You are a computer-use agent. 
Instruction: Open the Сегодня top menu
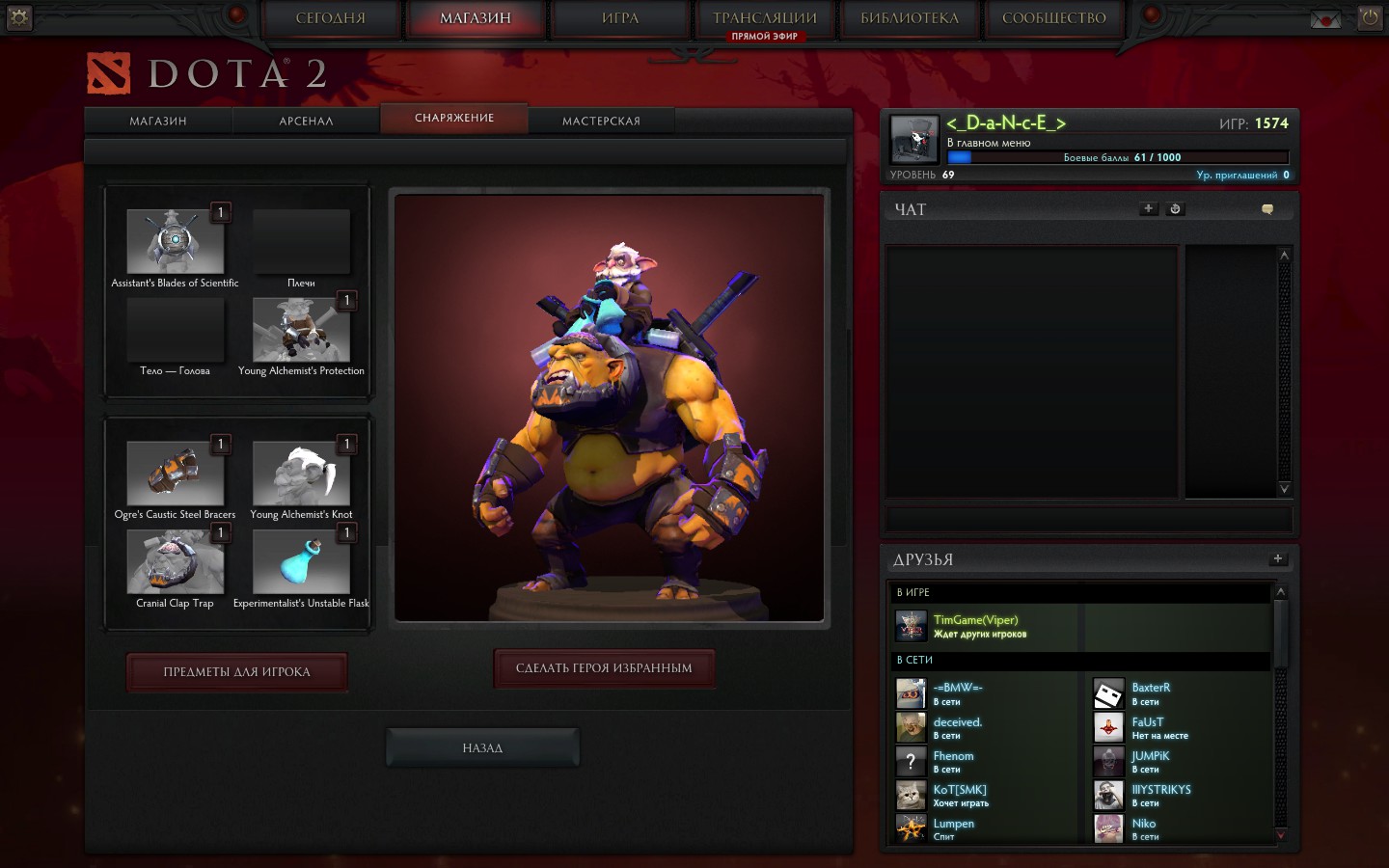[x=331, y=18]
